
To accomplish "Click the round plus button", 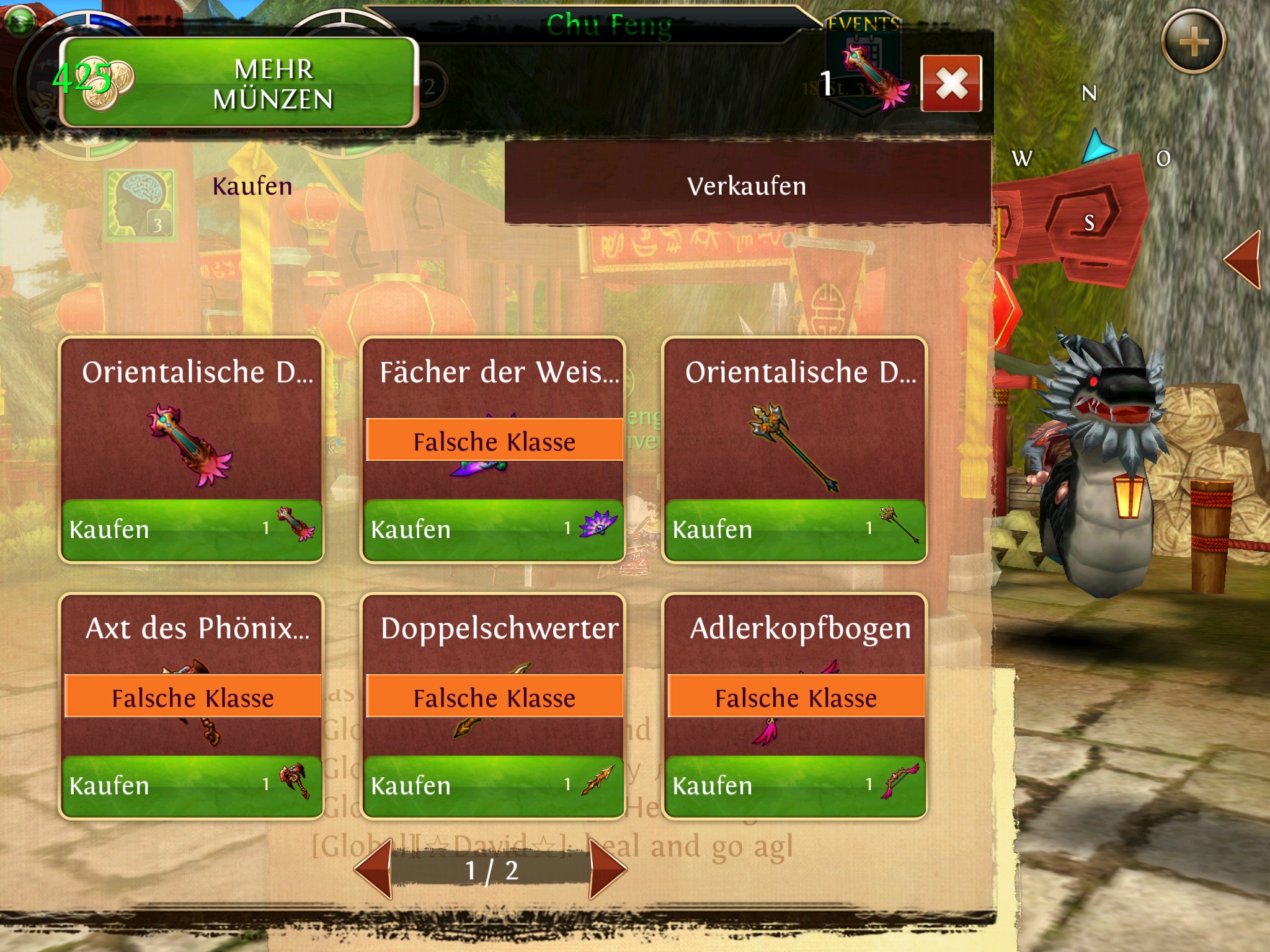I will [1192, 42].
